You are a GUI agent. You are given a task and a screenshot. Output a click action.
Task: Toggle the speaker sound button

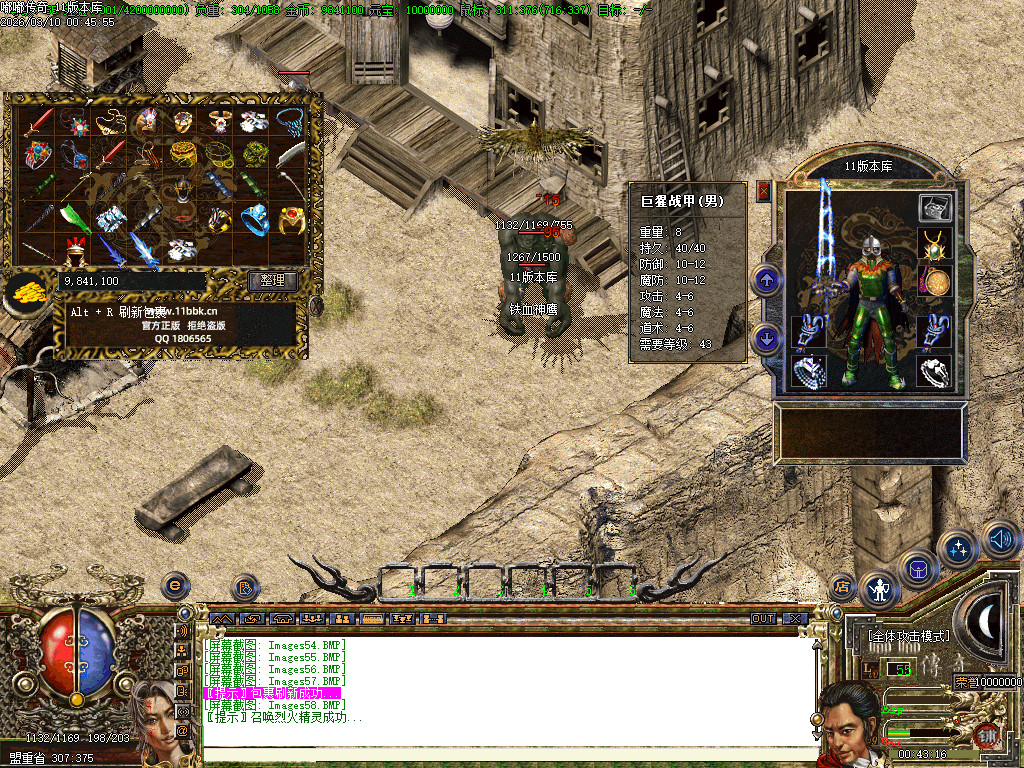1000,539
